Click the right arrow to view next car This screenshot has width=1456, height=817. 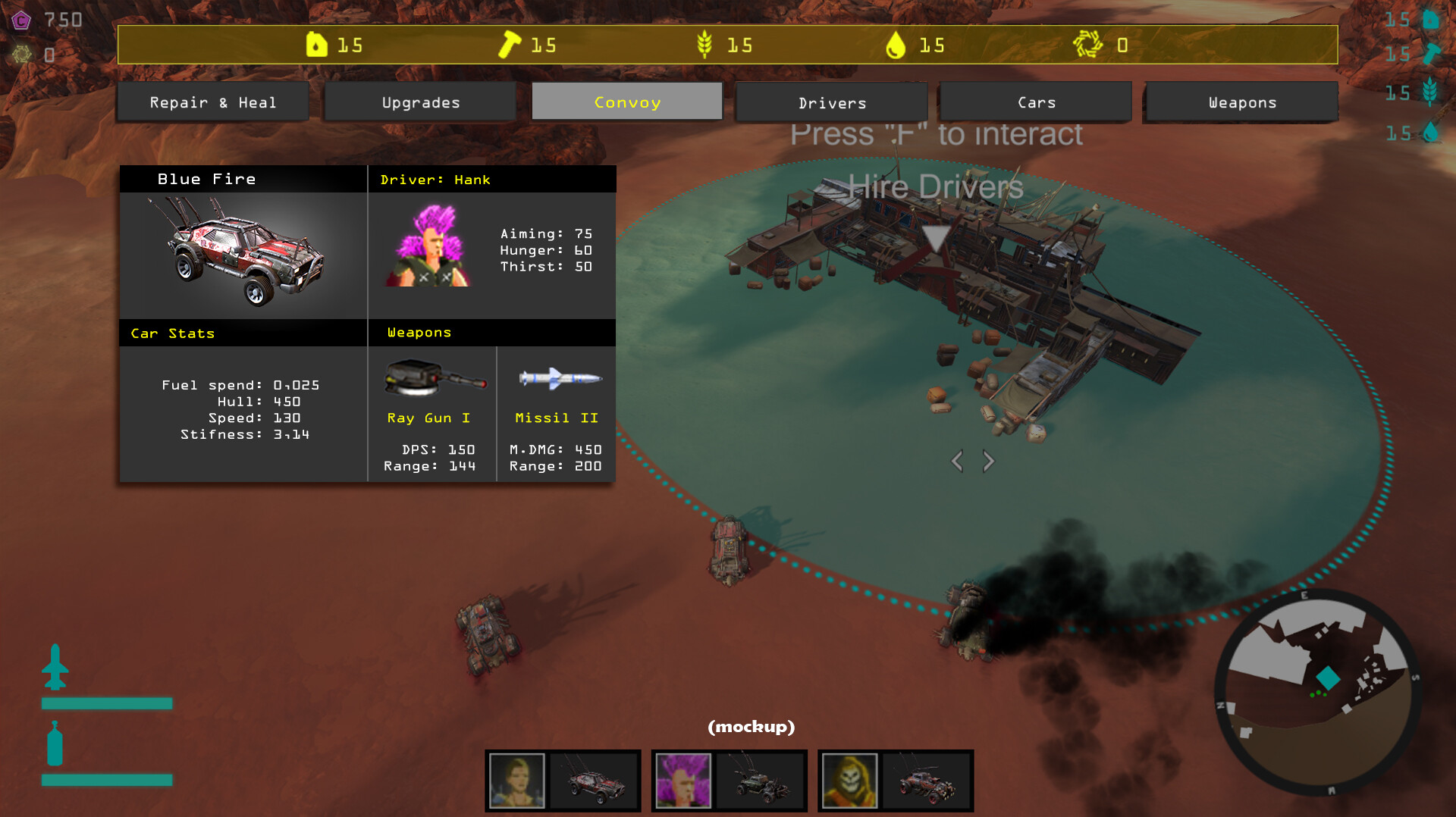[x=988, y=460]
